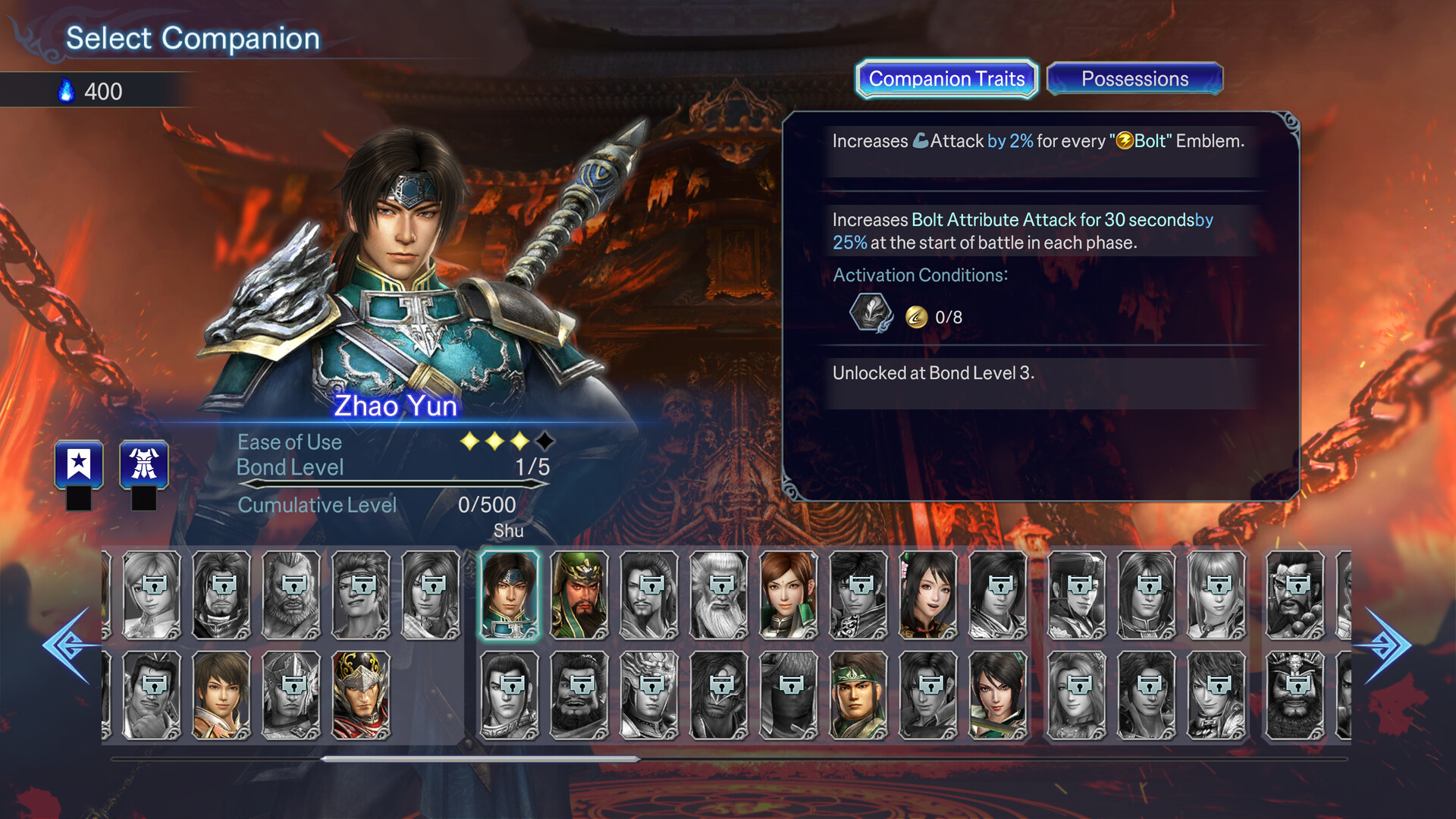The height and width of the screenshot is (819, 1456).
Task: Select Zhao Yun's highlighted portrait
Action: coord(510,595)
